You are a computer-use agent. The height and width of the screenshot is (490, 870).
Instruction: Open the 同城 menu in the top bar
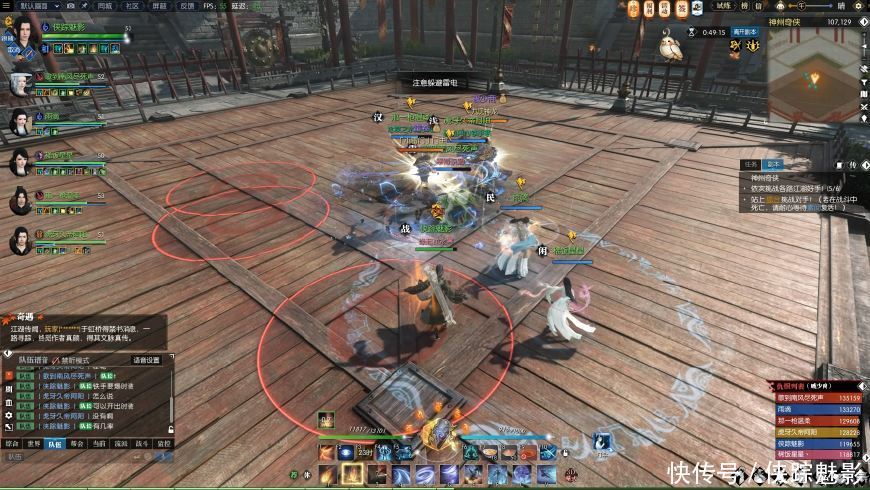tap(105, 5)
